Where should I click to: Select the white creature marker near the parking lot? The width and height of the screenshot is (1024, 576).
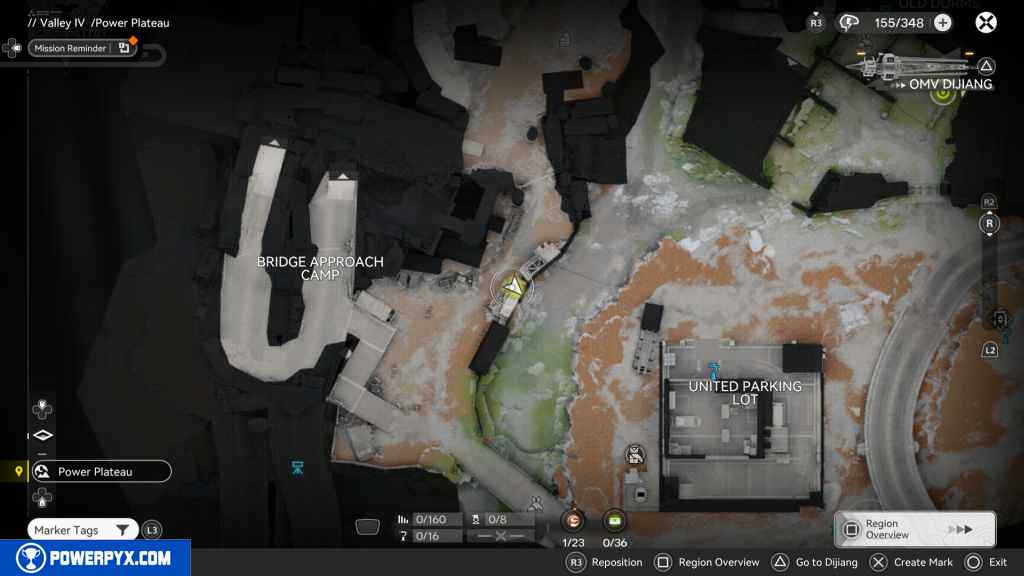634,456
